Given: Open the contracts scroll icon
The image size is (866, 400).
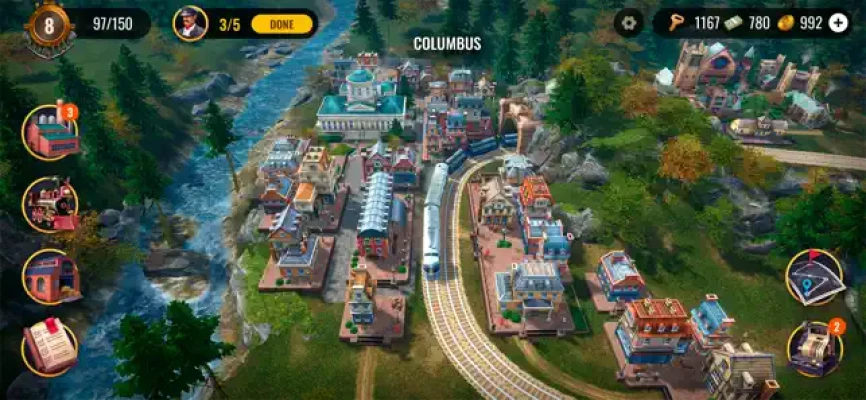Looking at the screenshot, I should point(51,346).
